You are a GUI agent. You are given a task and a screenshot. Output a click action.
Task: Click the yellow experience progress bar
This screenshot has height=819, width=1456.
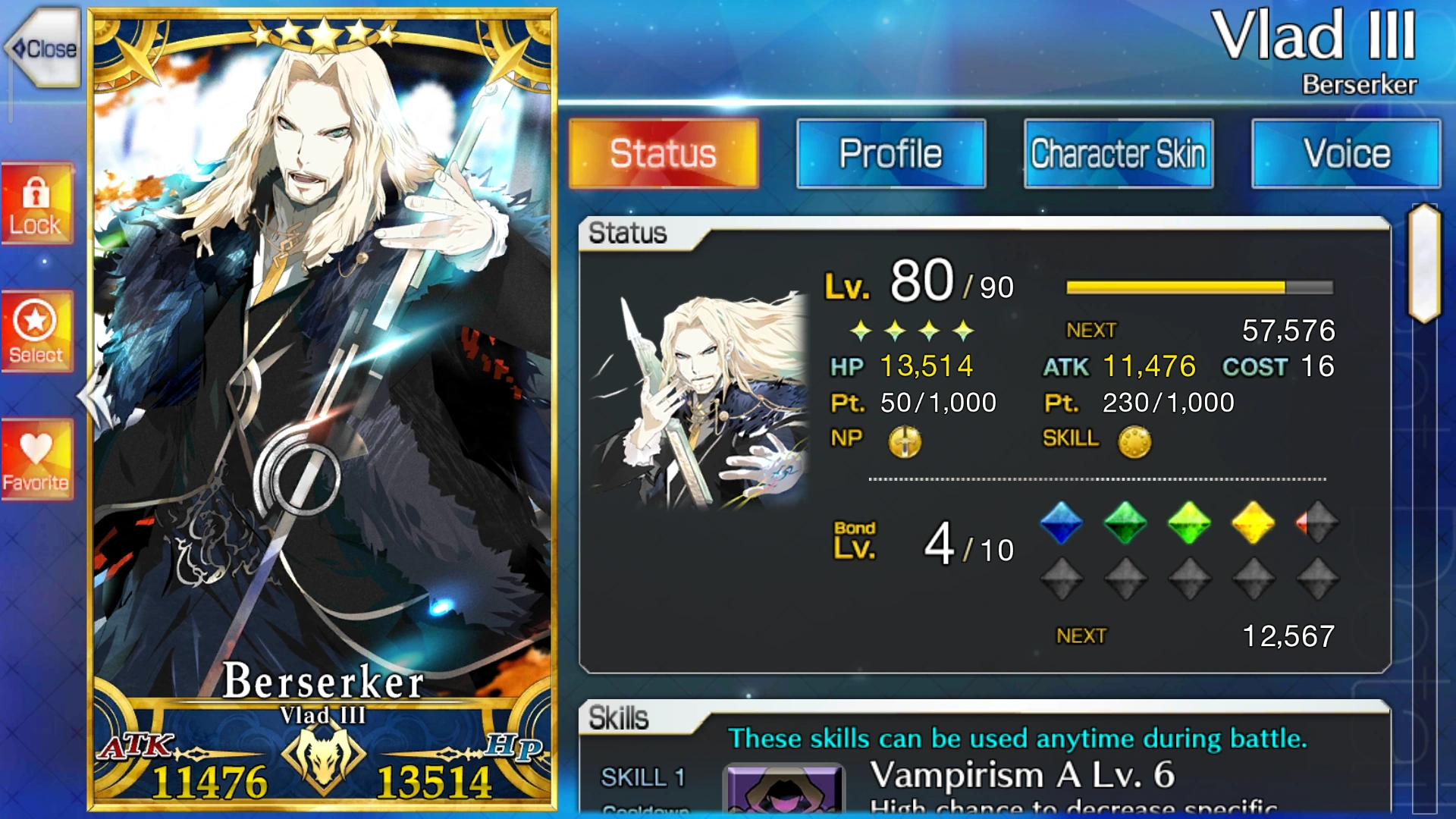coord(1175,287)
